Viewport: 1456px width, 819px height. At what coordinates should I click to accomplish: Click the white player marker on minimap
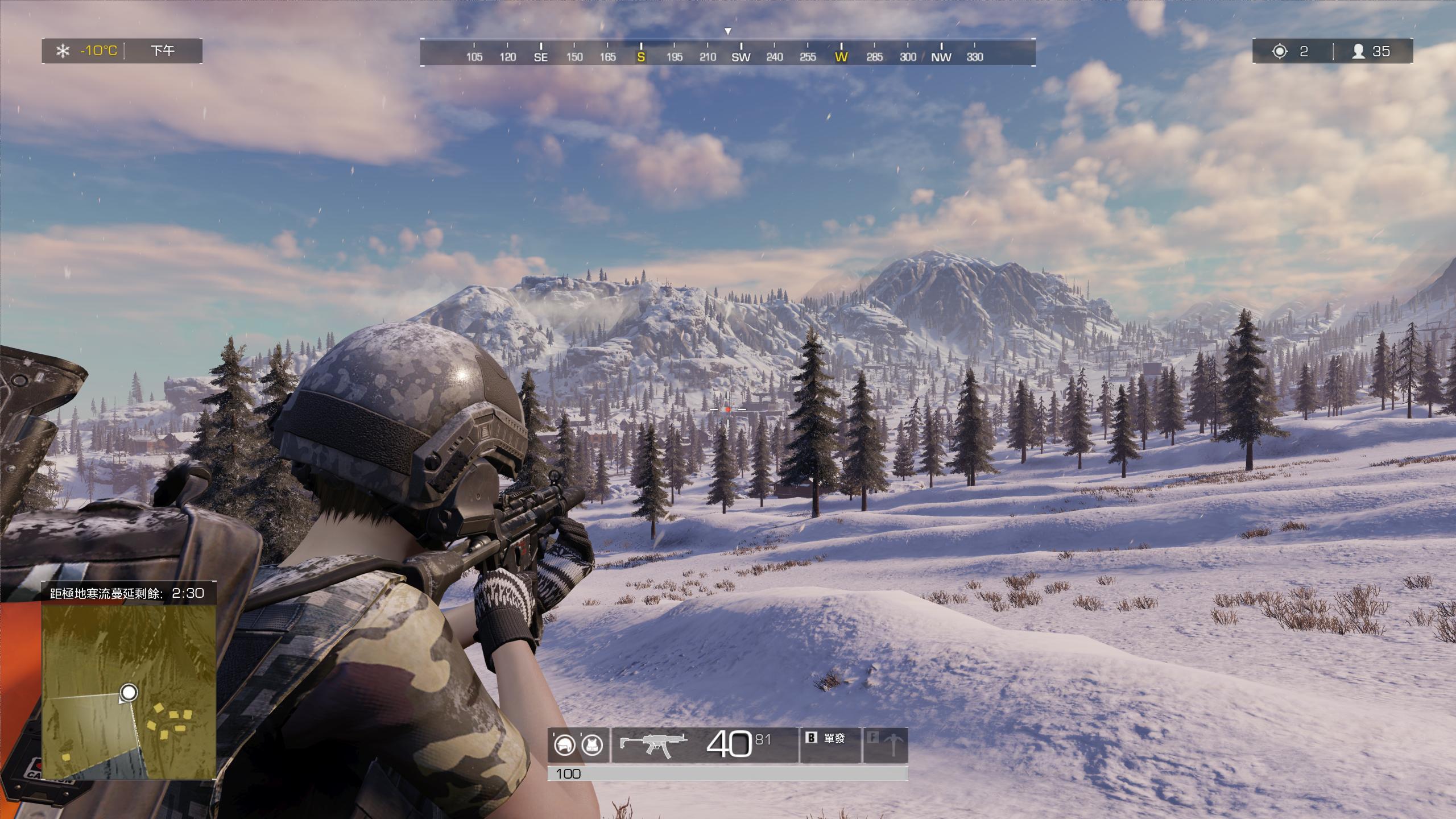pyautogui.click(x=130, y=693)
